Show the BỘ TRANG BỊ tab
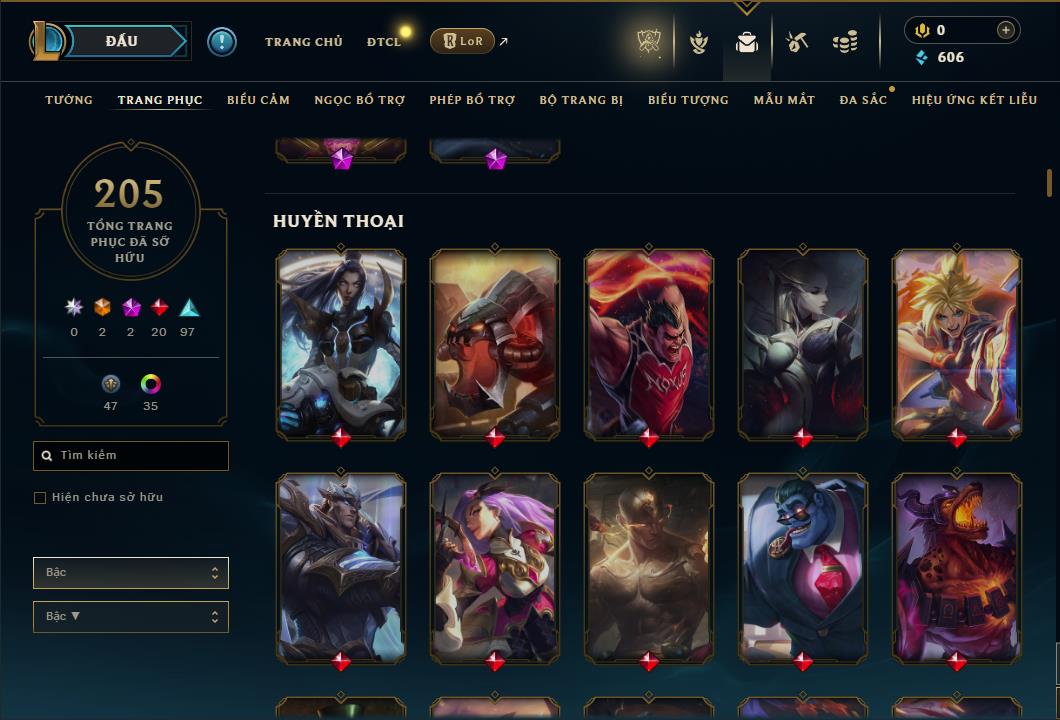The width and height of the screenshot is (1060, 720). coord(581,100)
